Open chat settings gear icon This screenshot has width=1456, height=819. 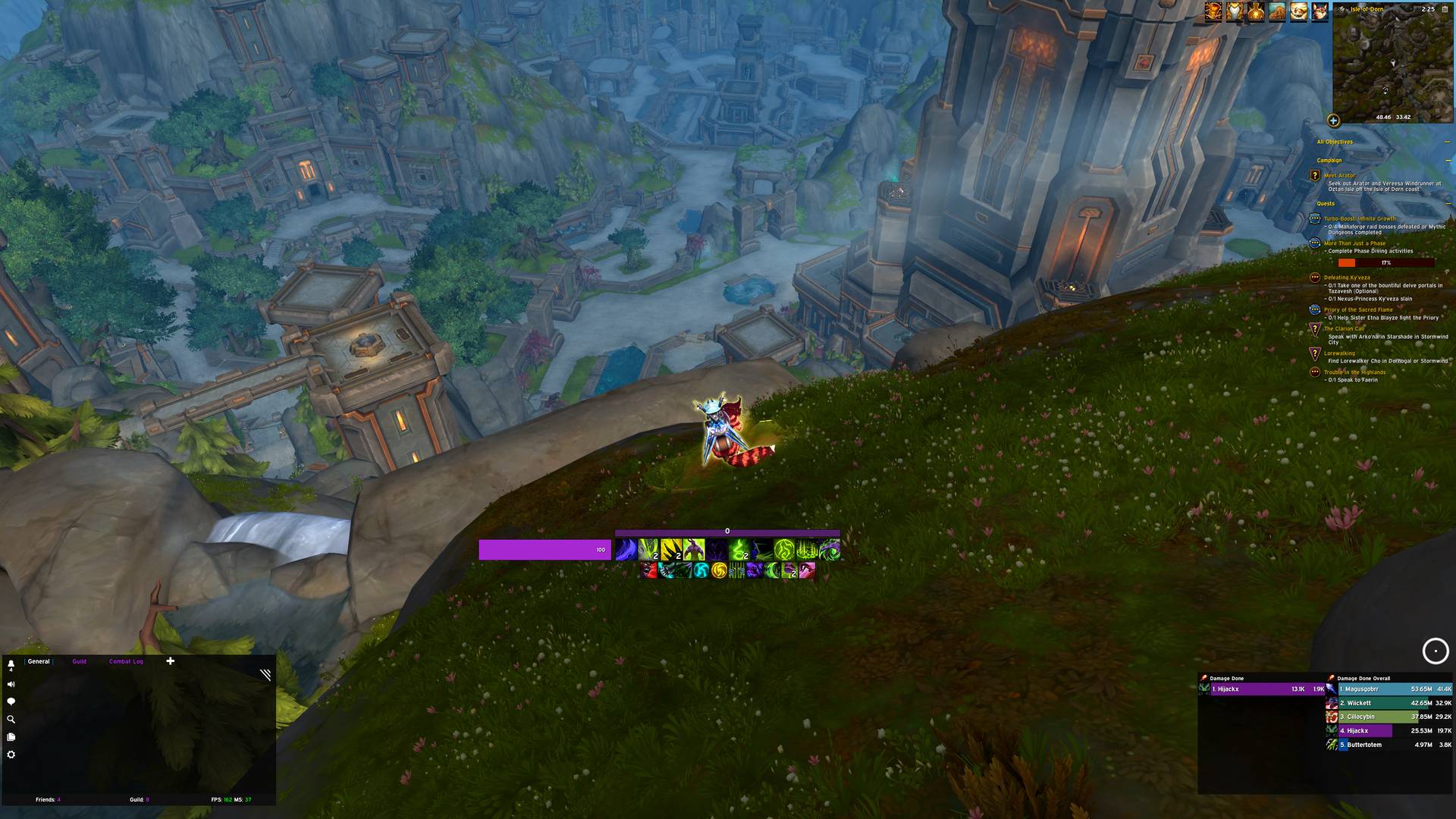(x=11, y=755)
